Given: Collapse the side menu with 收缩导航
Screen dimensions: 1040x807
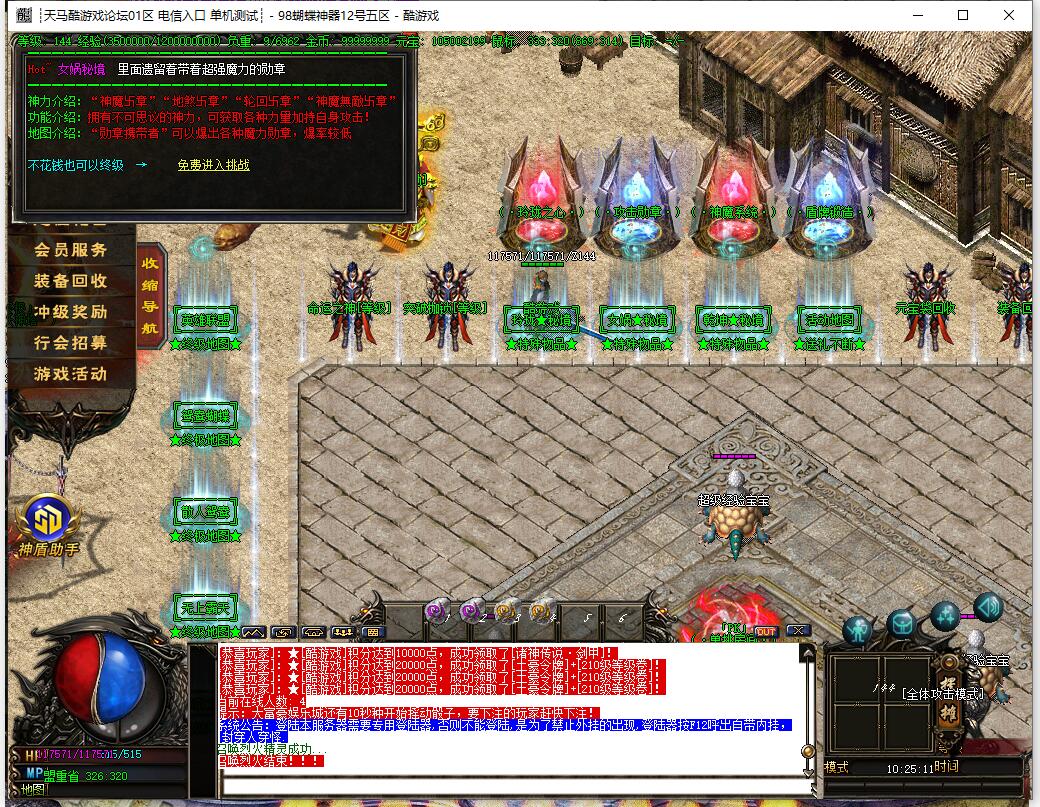Looking at the screenshot, I should click(150, 295).
